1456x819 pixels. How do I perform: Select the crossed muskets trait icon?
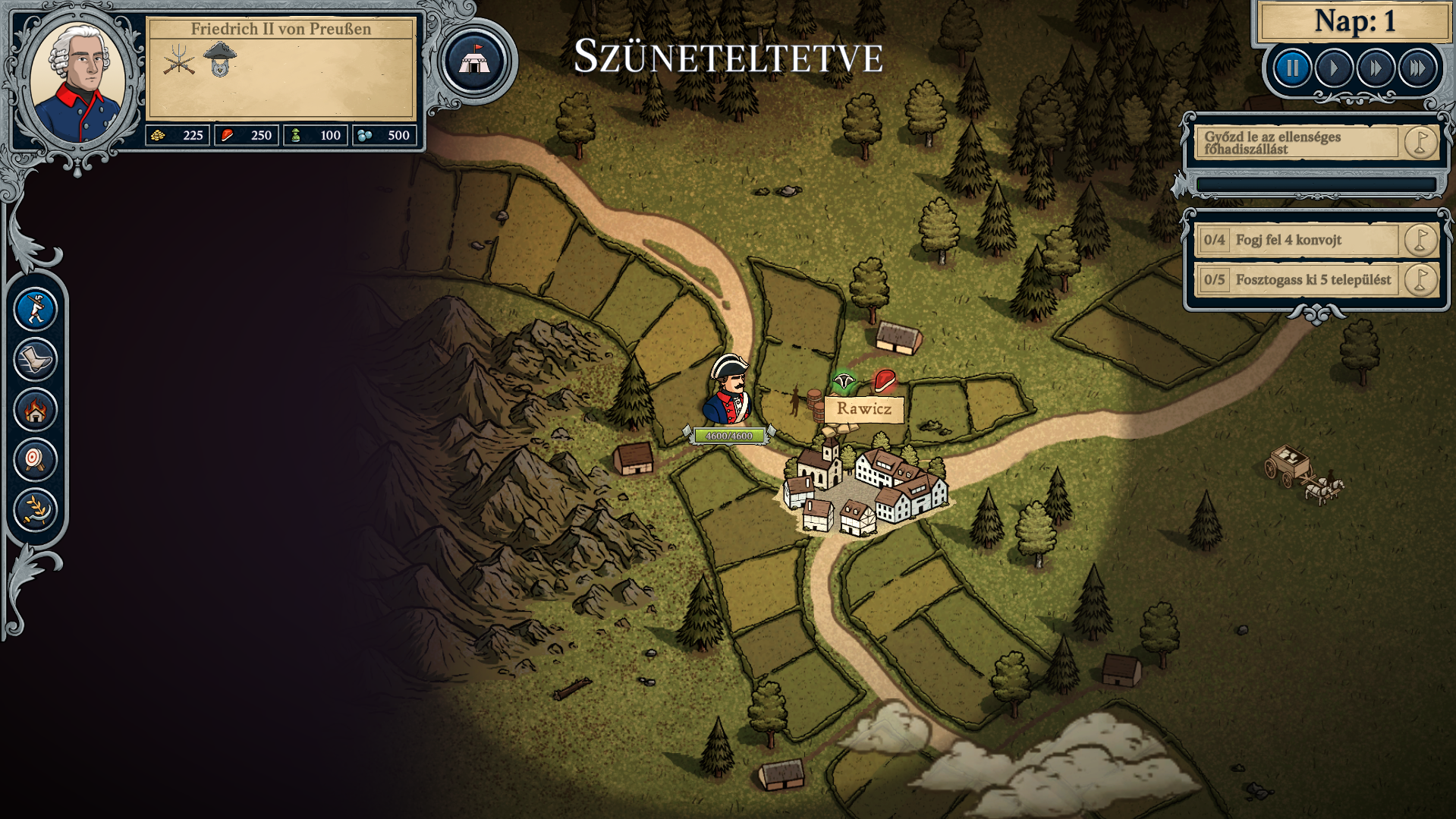click(x=179, y=60)
